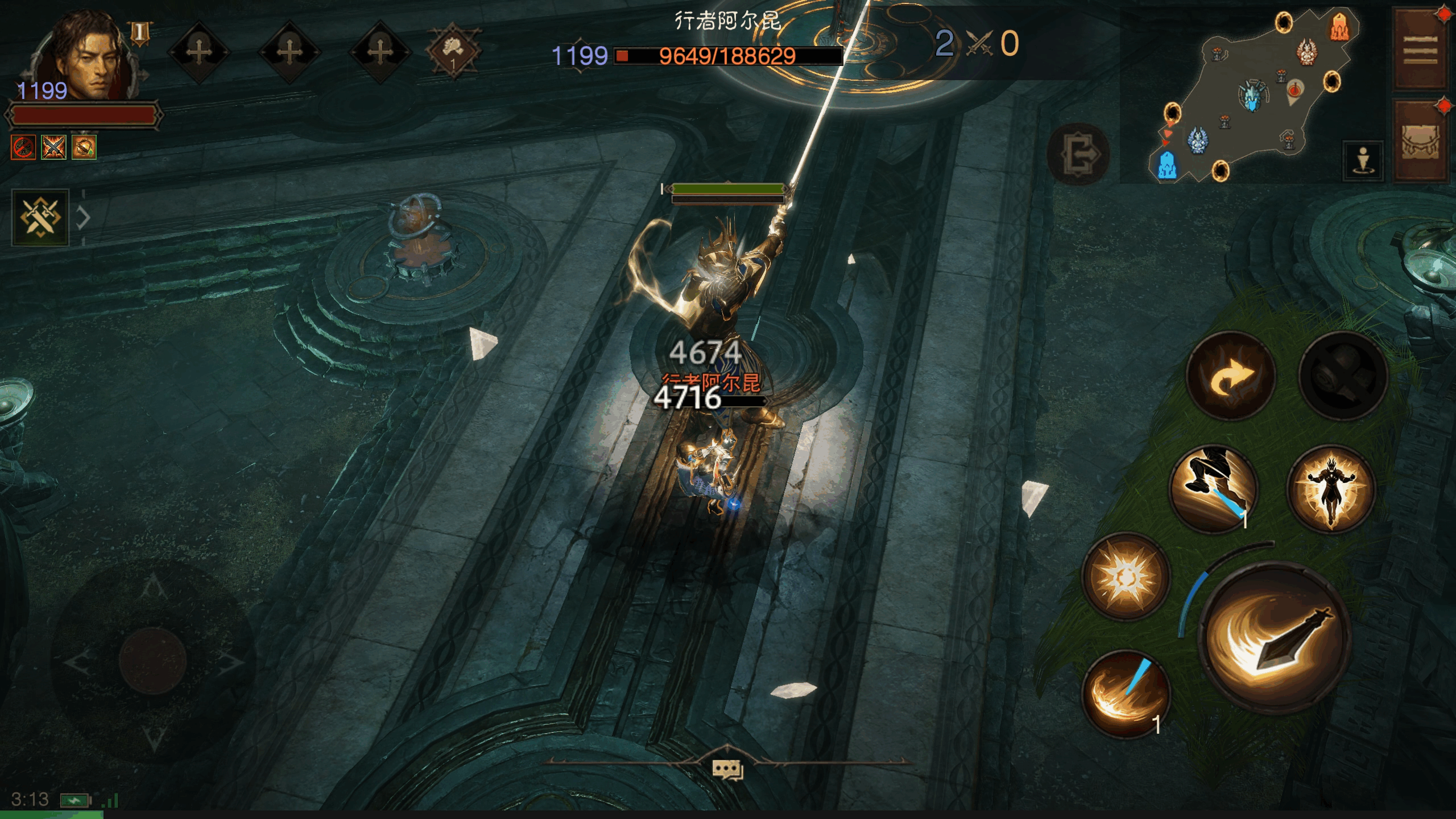Open the minimap
Image resolution: width=1456 pixels, height=819 pixels.
[1251, 97]
